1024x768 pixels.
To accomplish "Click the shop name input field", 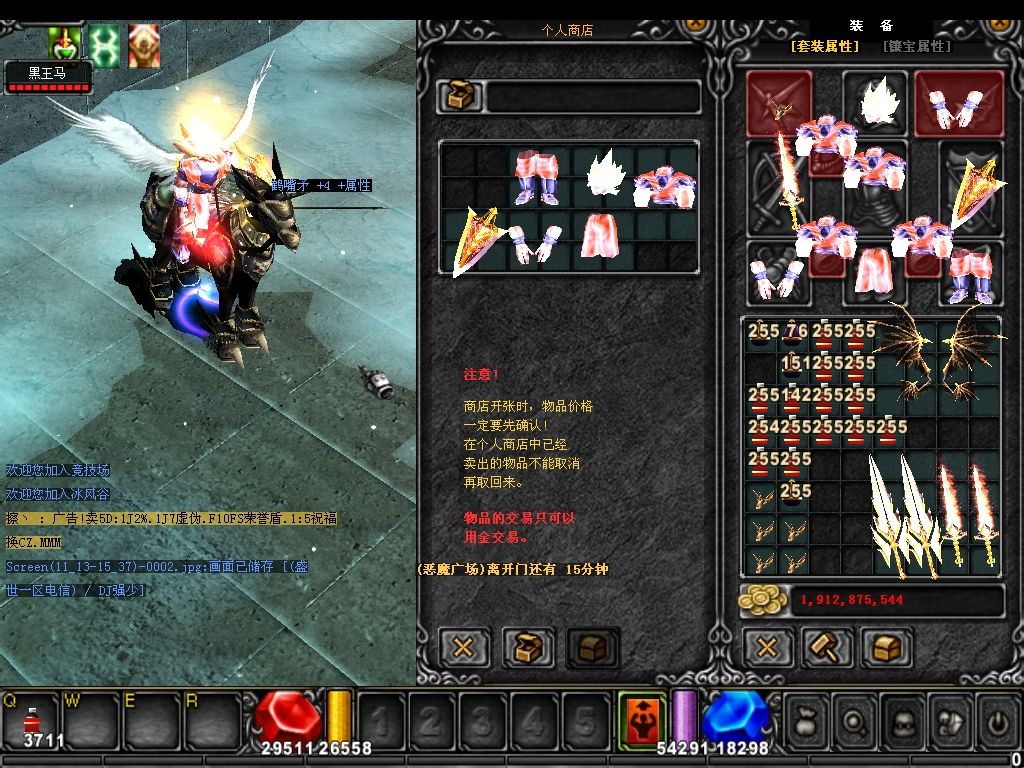I will [592, 97].
